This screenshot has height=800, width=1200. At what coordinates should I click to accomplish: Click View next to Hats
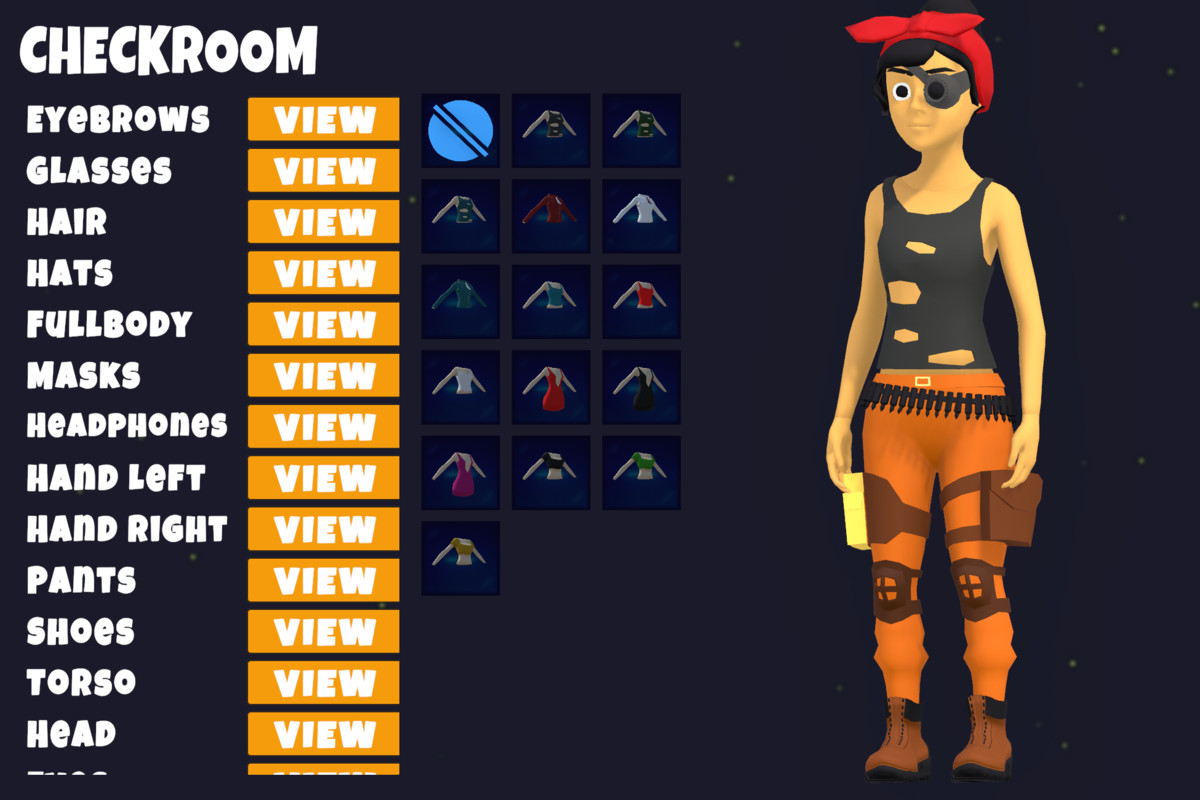click(323, 273)
